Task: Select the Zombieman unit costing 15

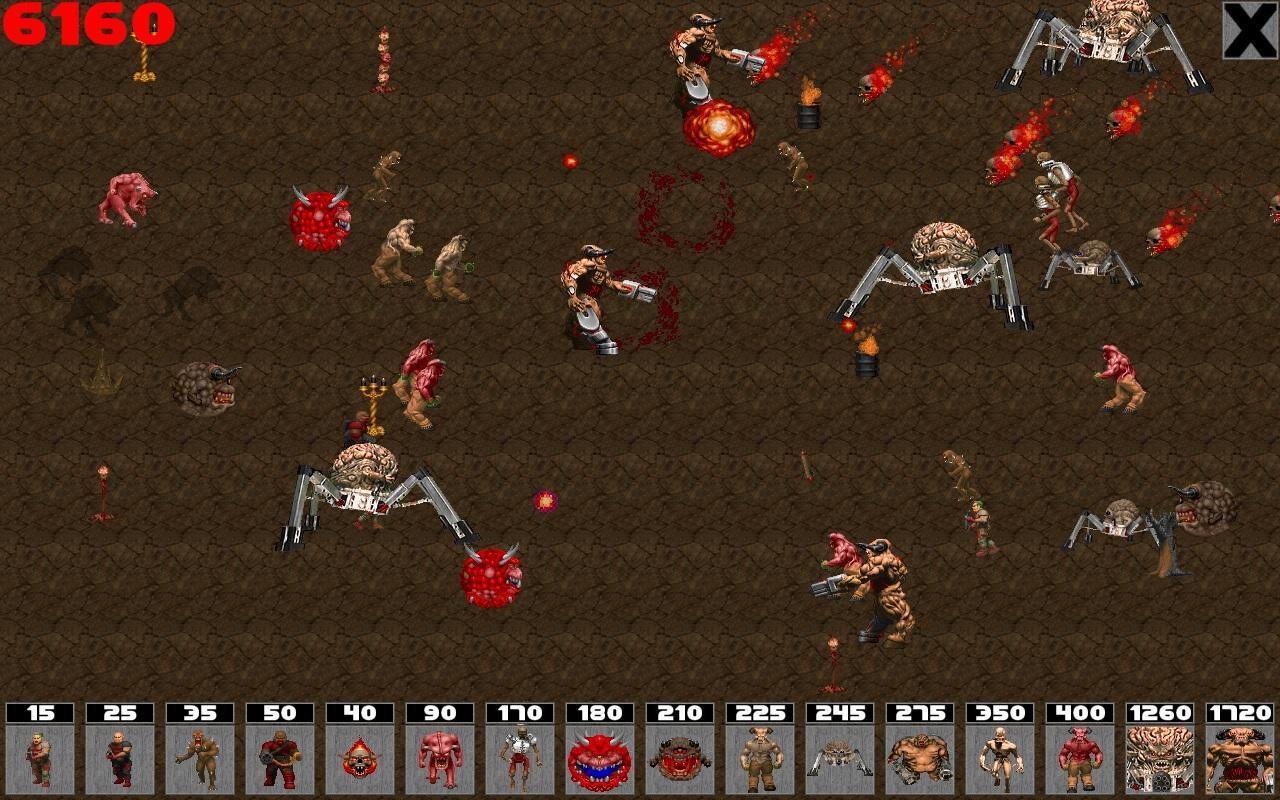Action: pyautogui.click(x=40, y=758)
